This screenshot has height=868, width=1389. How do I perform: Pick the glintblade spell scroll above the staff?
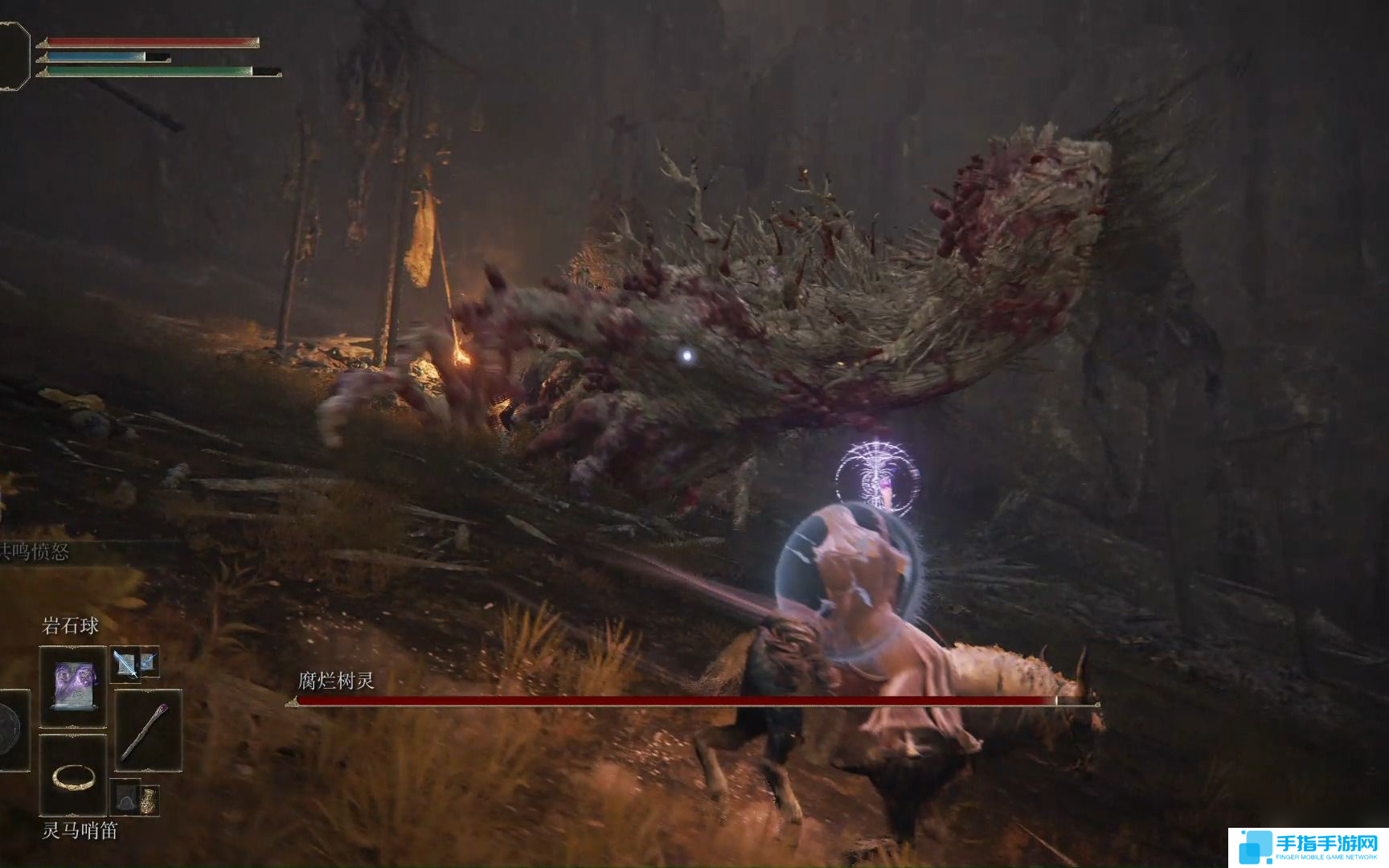pyautogui.click(x=126, y=664)
